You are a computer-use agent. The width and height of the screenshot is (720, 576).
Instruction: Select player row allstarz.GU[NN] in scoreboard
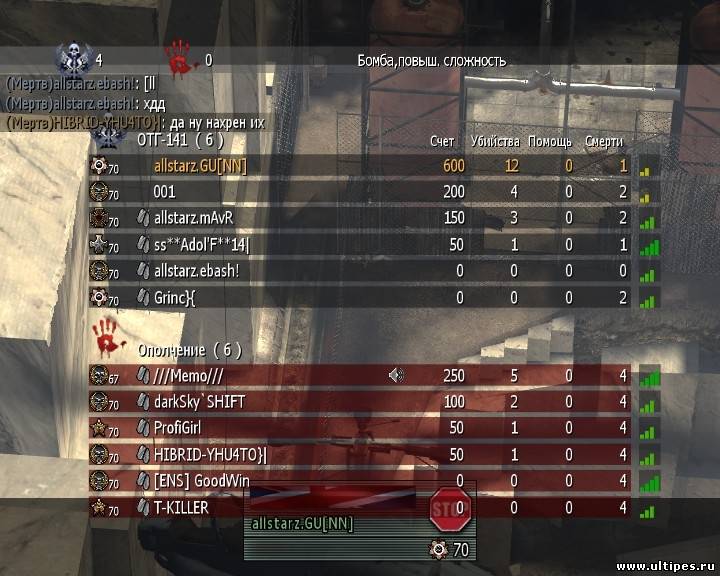tap(200, 166)
